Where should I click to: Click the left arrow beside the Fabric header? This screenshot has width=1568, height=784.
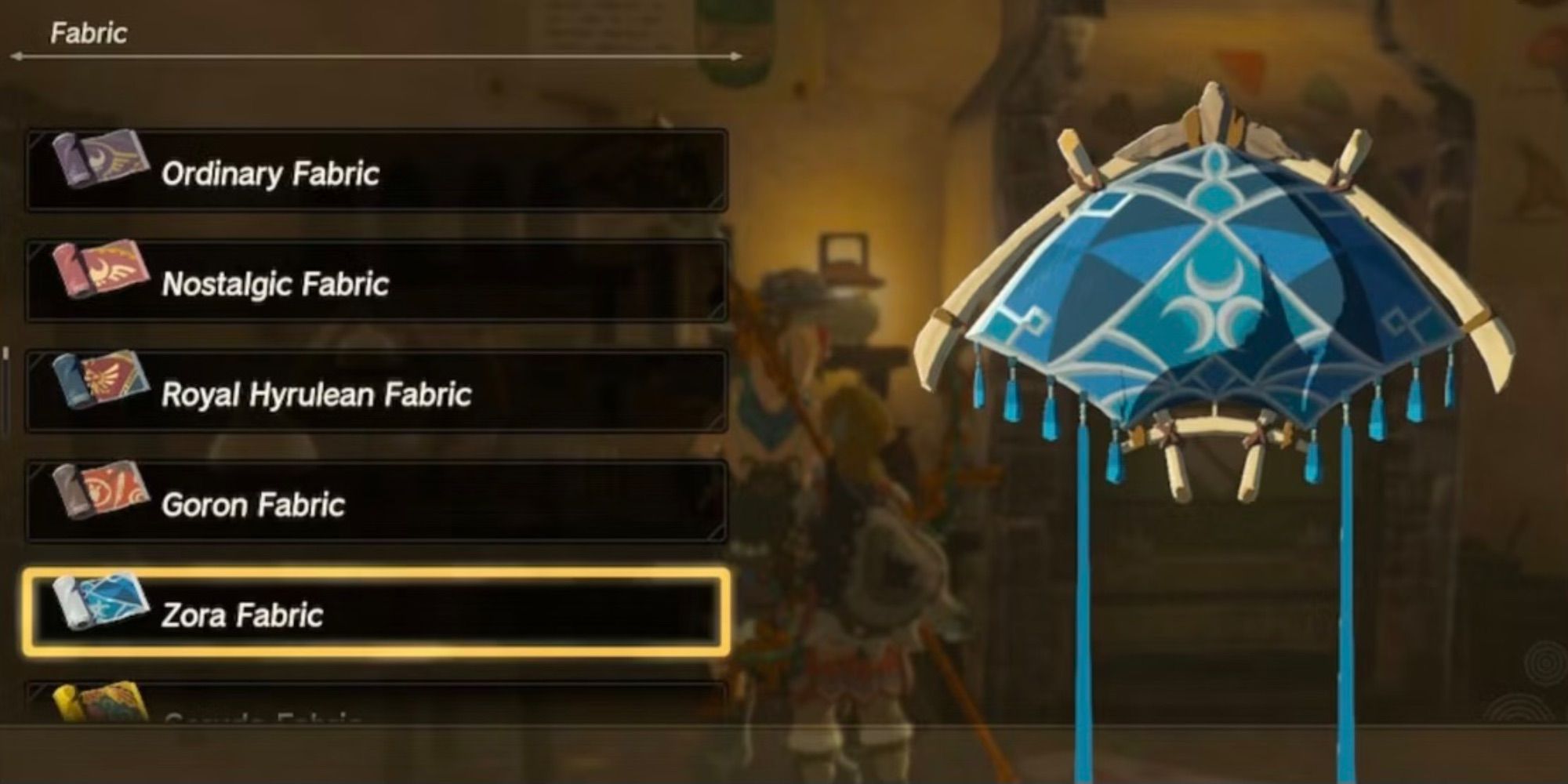click(x=17, y=56)
